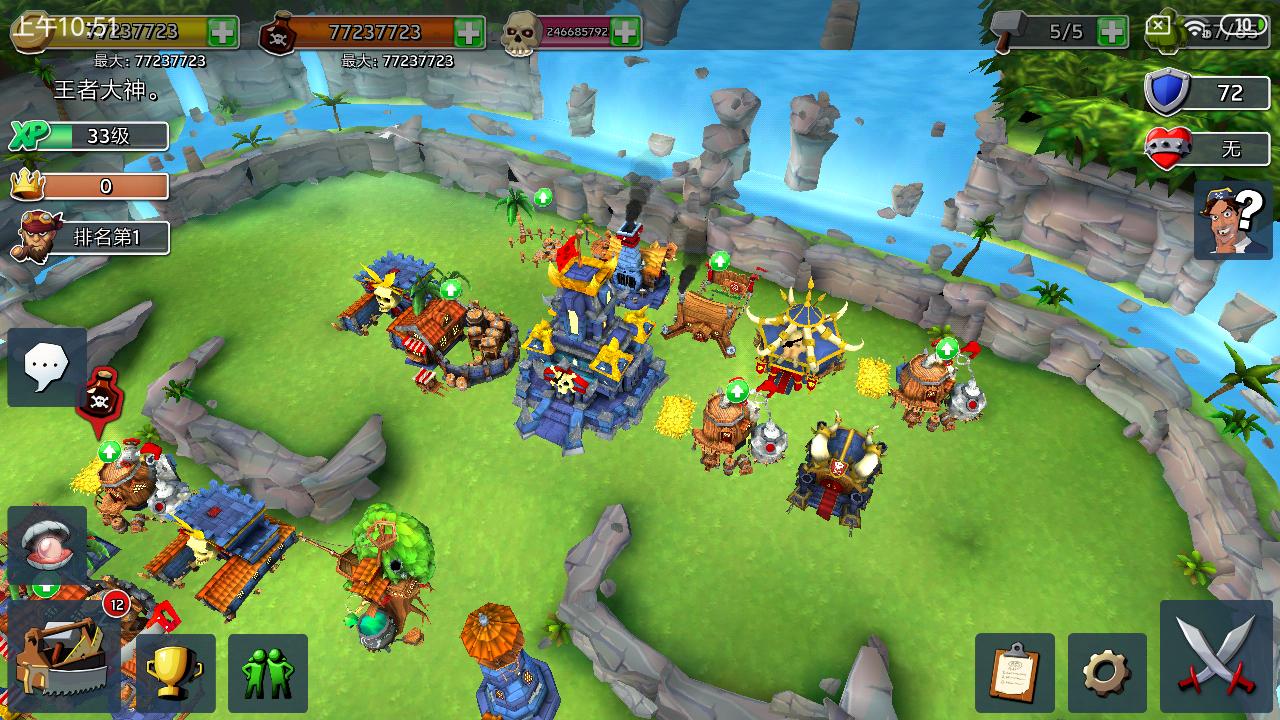The width and height of the screenshot is (1280, 720).
Task: Add grog using its green plus button
Action: click(469, 32)
